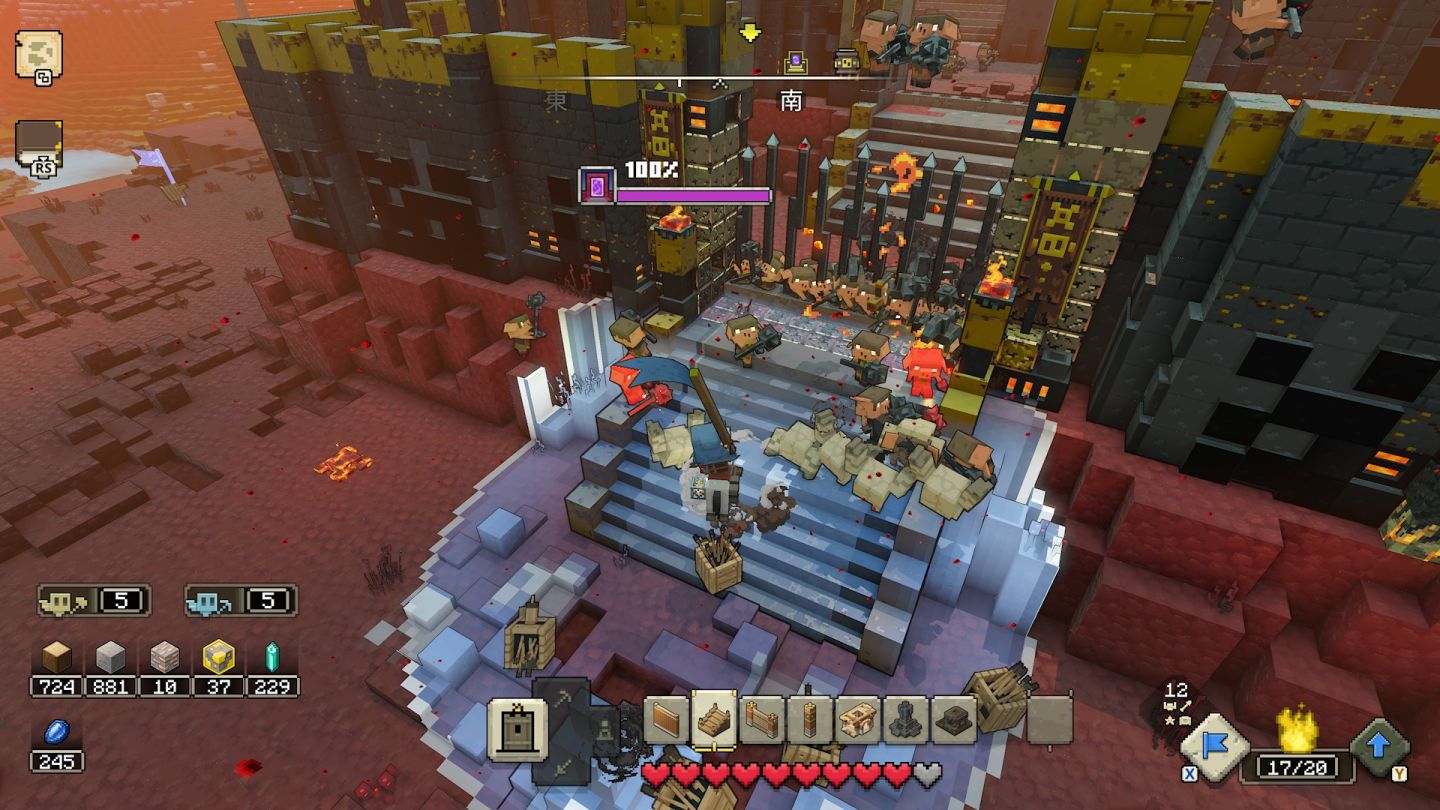Click the teal prismarine crystal resource icon
Viewport: 1440px width, 810px height.
pyautogui.click(x=271, y=657)
